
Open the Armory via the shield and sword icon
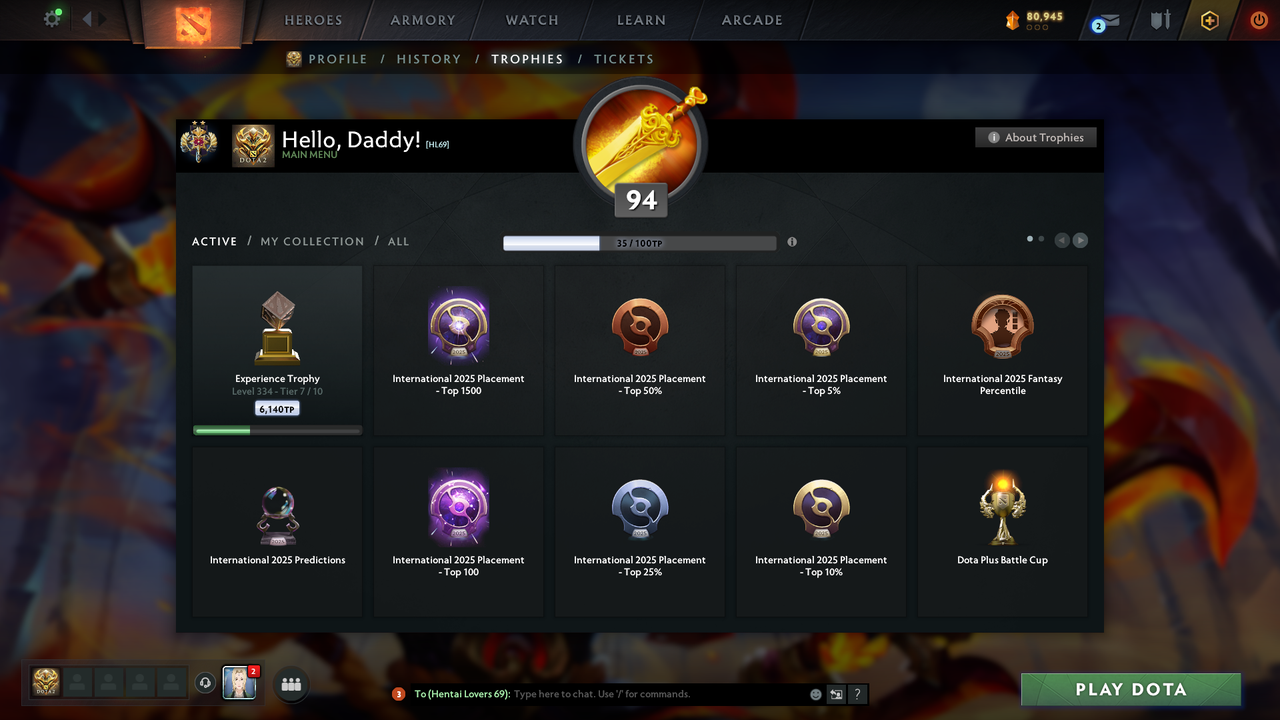[1159, 19]
